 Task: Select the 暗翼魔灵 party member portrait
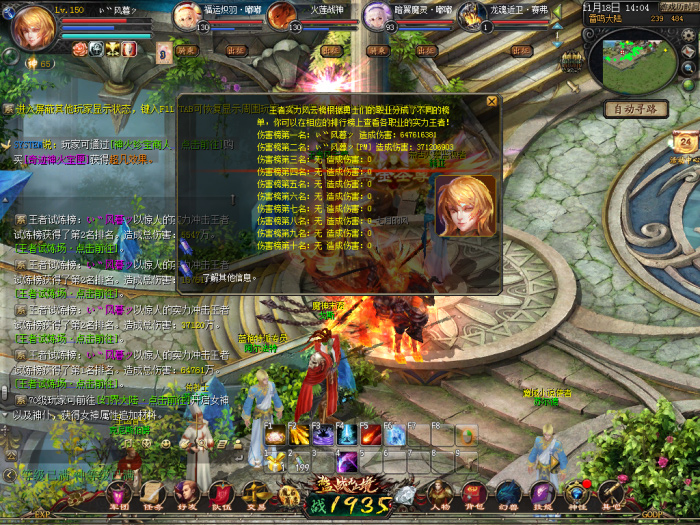[377, 17]
